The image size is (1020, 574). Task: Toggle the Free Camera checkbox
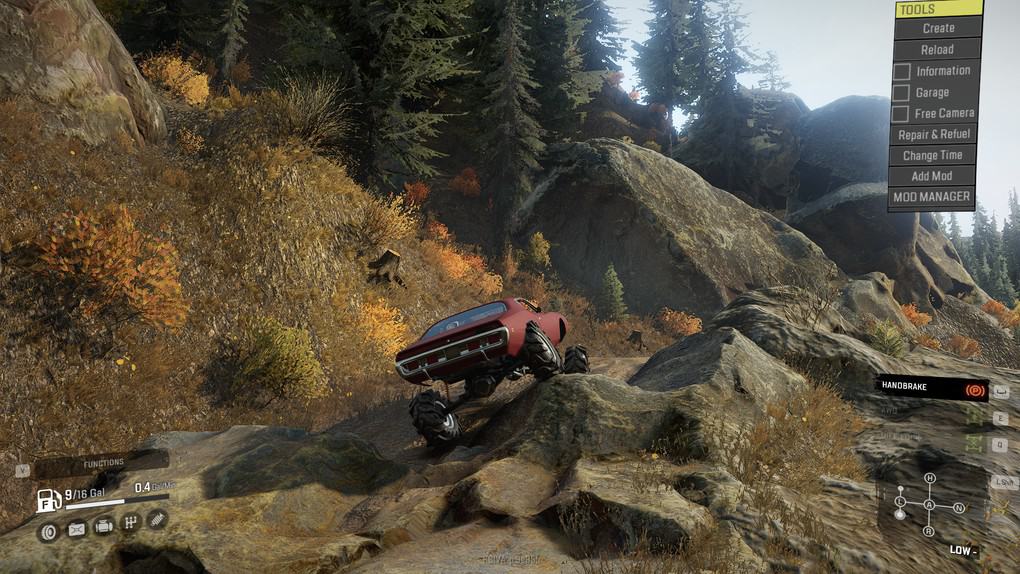pos(901,113)
